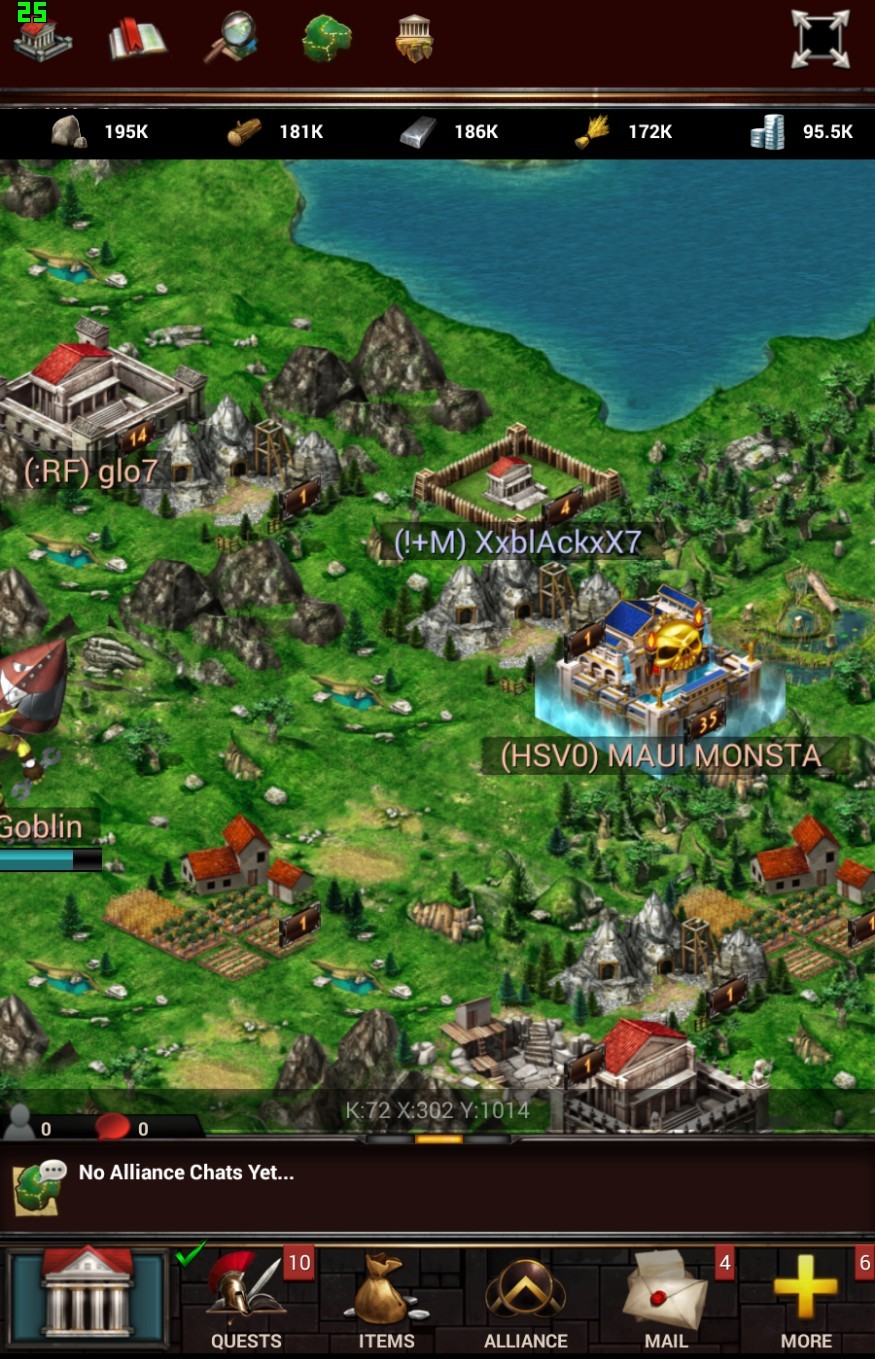Click the map coordinates K:72 display
The image size is (875, 1359).
tap(437, 1110)
